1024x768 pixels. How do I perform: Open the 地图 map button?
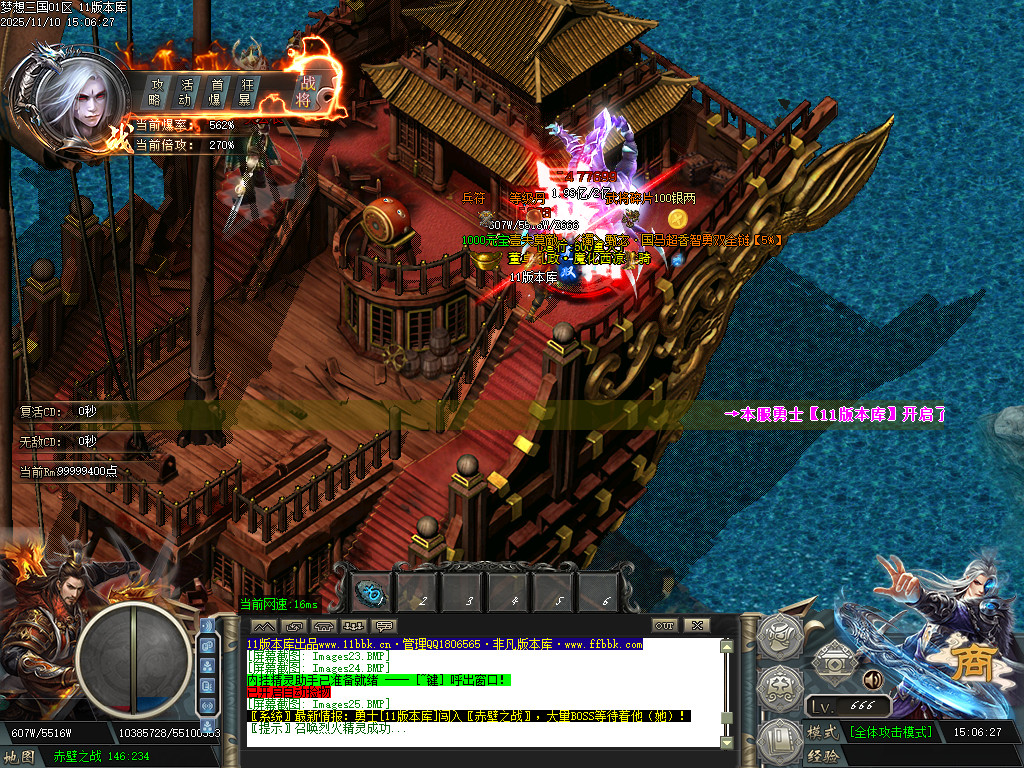(20, 757)
